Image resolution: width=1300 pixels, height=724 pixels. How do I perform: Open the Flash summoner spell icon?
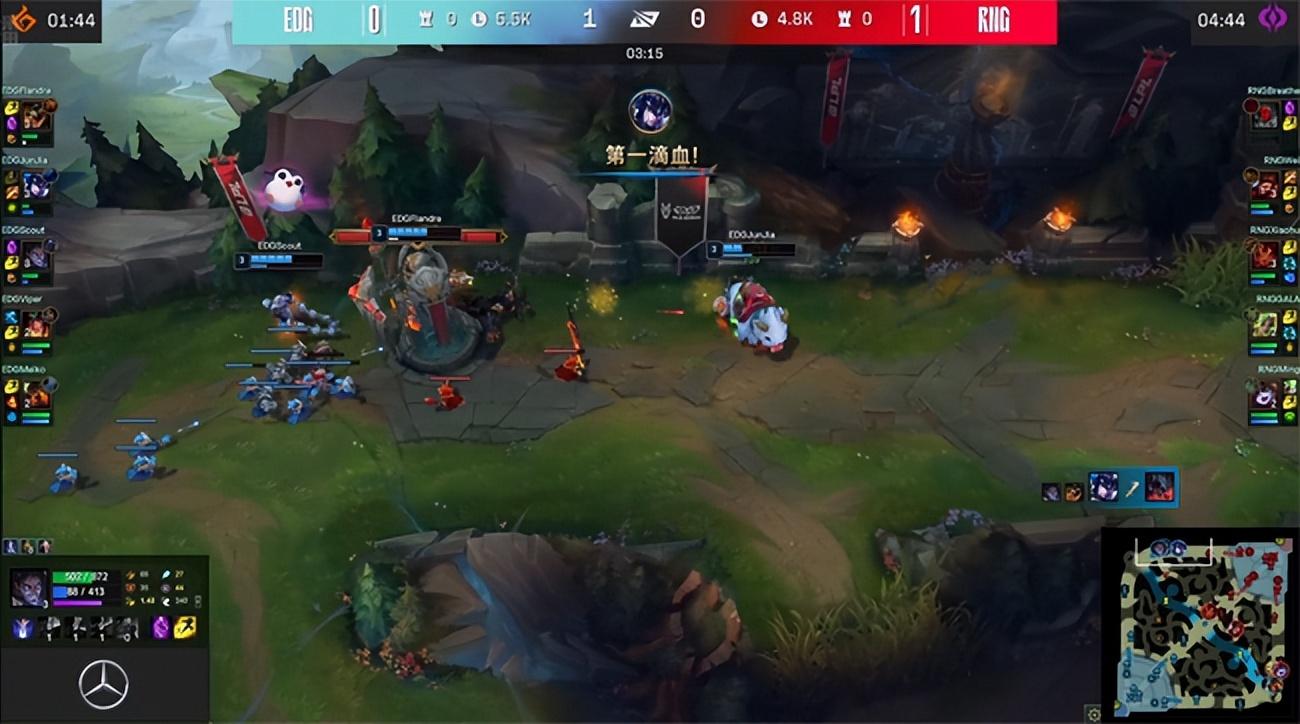(x=186, y=627)
